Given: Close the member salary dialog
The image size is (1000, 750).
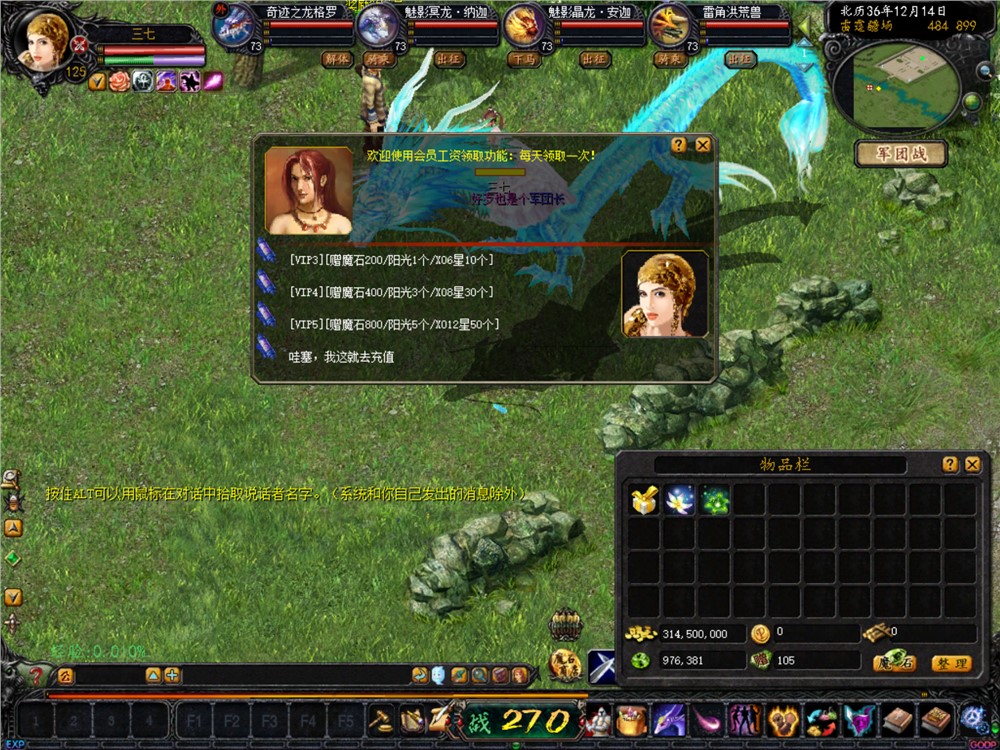Looking at the screenshot, I should (703, 145).
